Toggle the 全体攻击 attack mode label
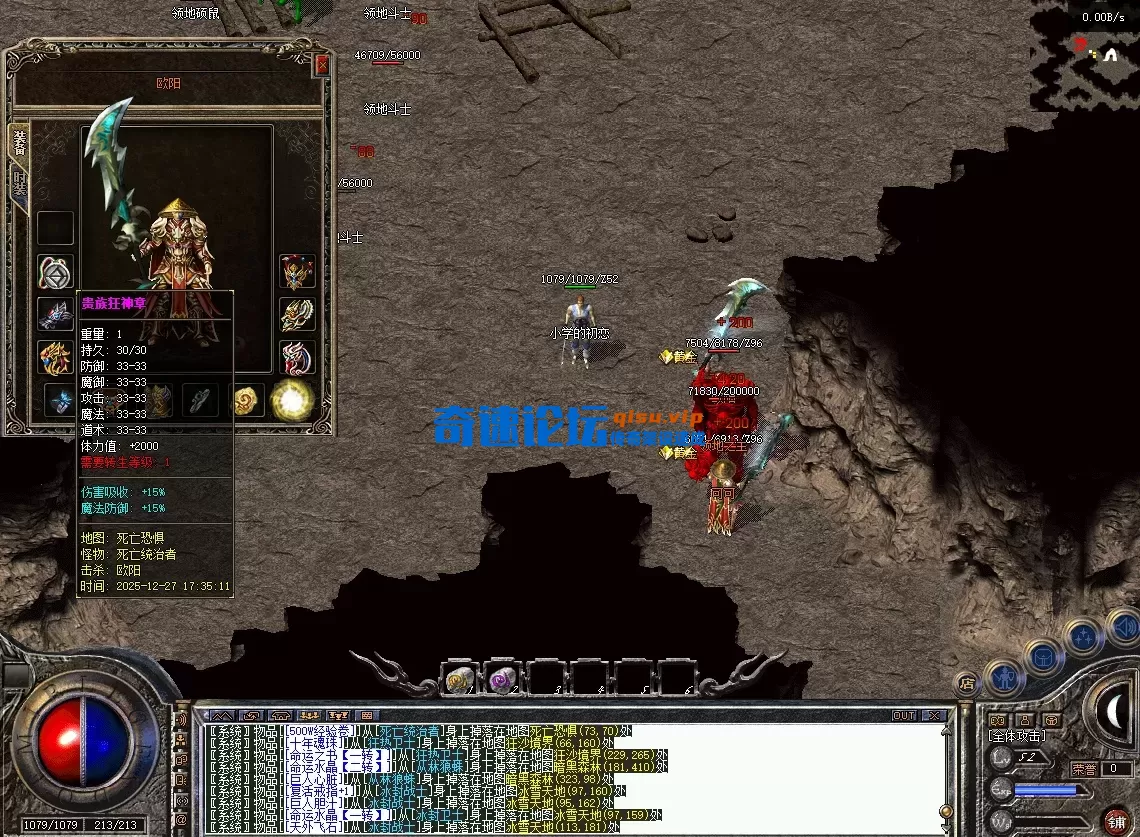 (1016, 736)
